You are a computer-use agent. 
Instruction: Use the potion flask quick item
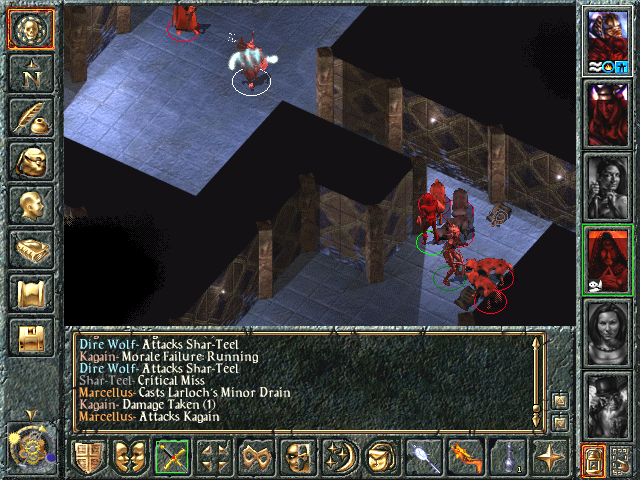tap(507, 458)
